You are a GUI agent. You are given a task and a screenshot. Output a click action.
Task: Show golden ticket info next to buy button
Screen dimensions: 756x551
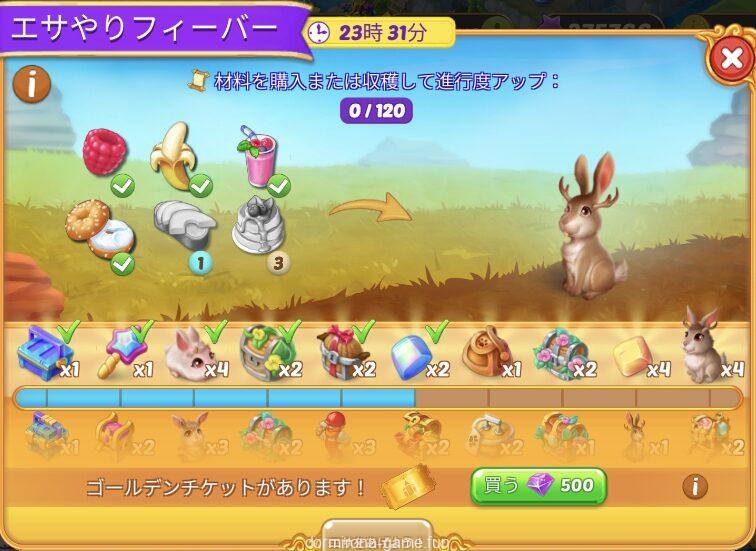coord(694,487)
